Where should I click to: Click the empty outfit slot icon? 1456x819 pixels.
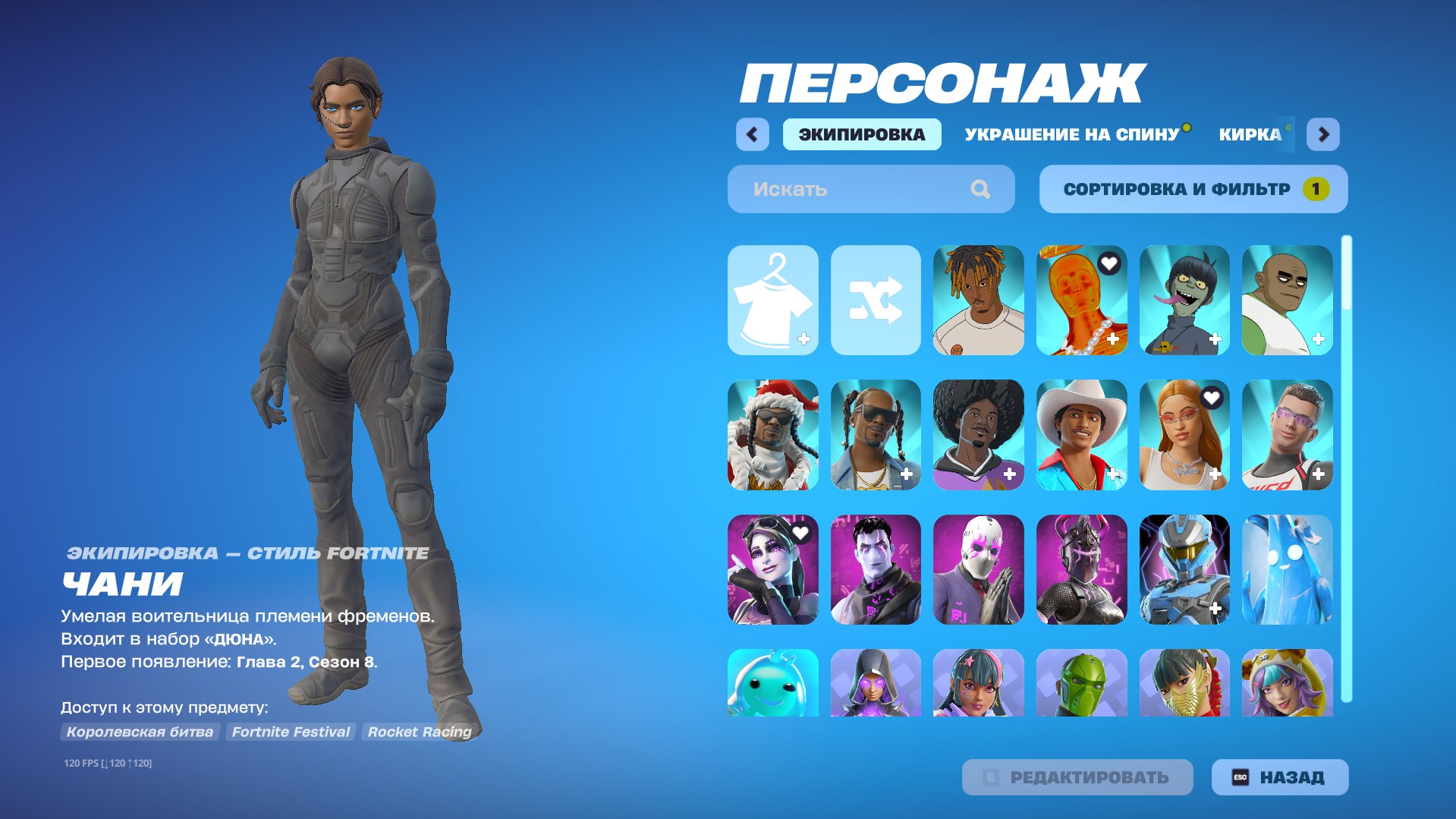click(x=773, y=299)
